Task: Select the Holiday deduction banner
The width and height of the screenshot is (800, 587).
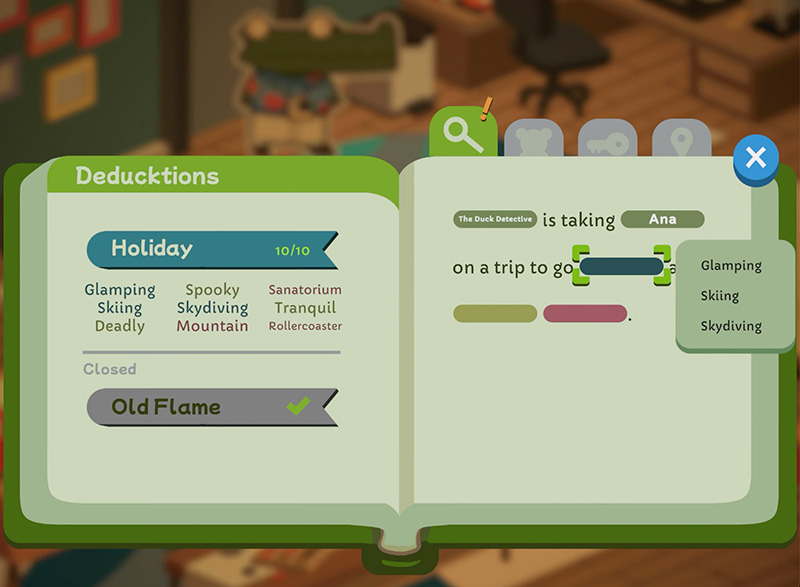Action: [x=211, y=249]
